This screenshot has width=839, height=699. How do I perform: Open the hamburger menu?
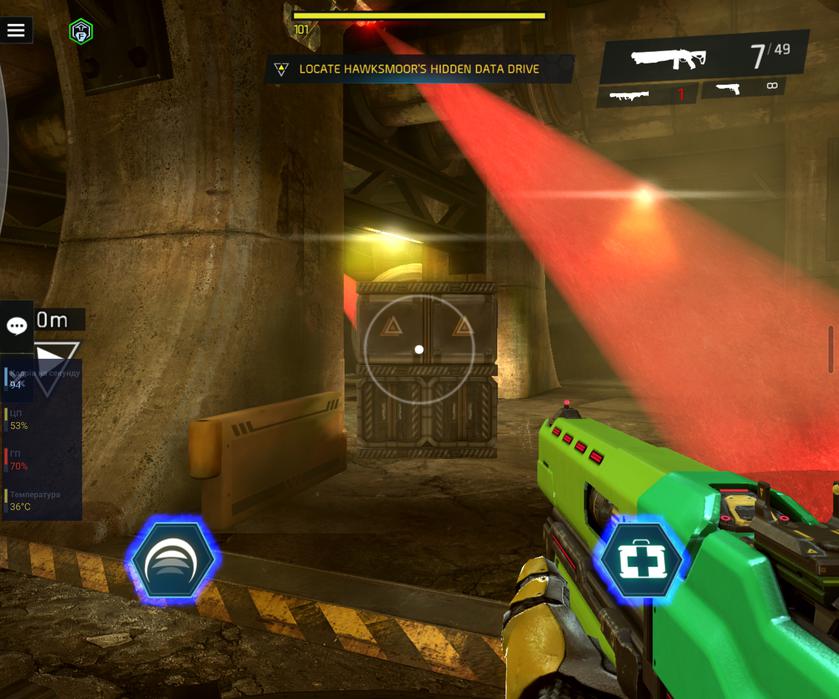point(16,30)
